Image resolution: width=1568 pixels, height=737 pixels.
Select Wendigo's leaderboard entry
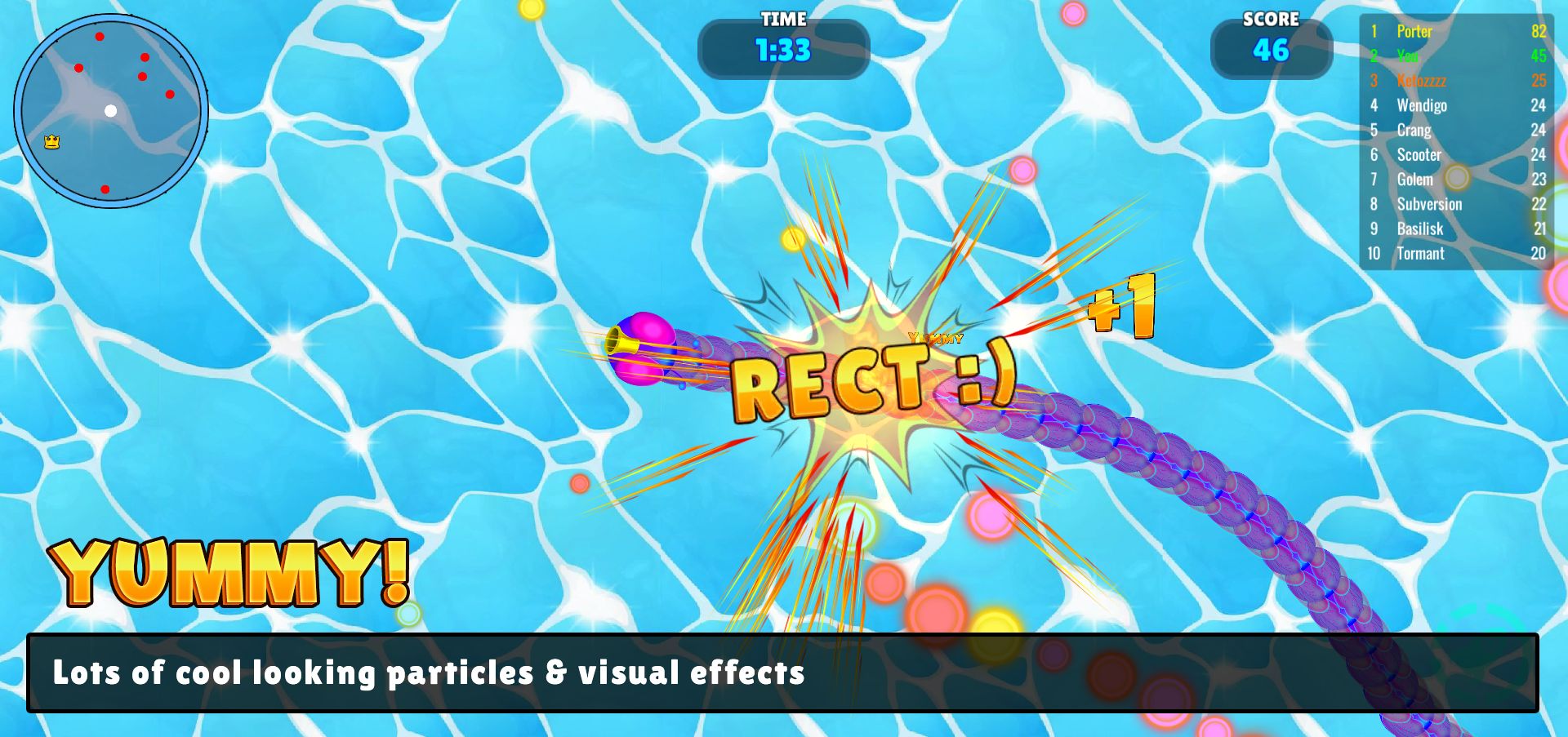[x=1456, y=105]
